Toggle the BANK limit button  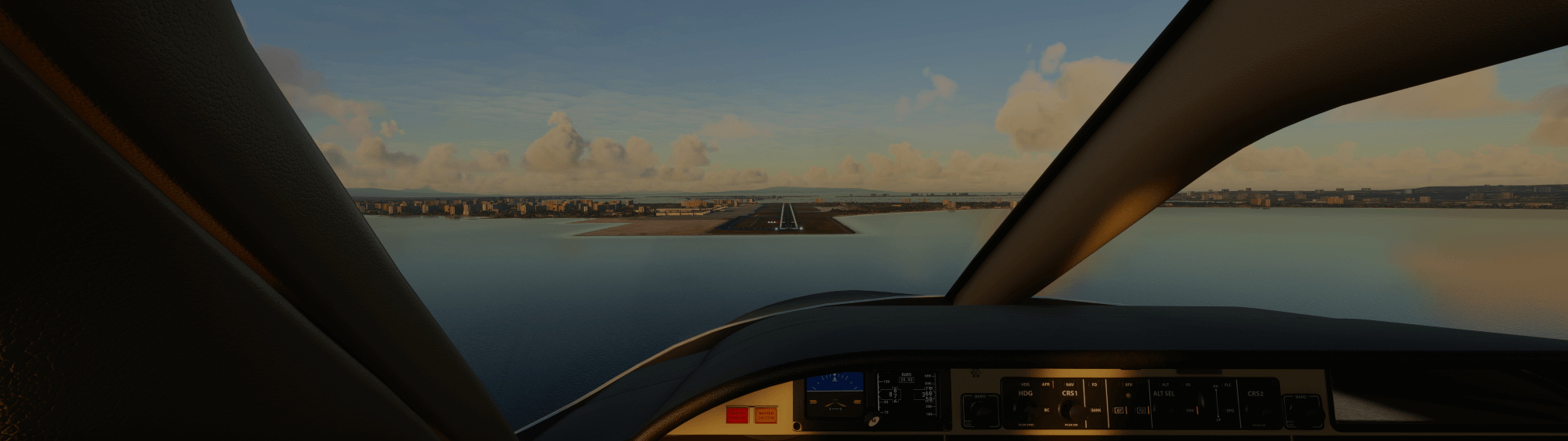pyautogui.click(x=1095, y=410)
